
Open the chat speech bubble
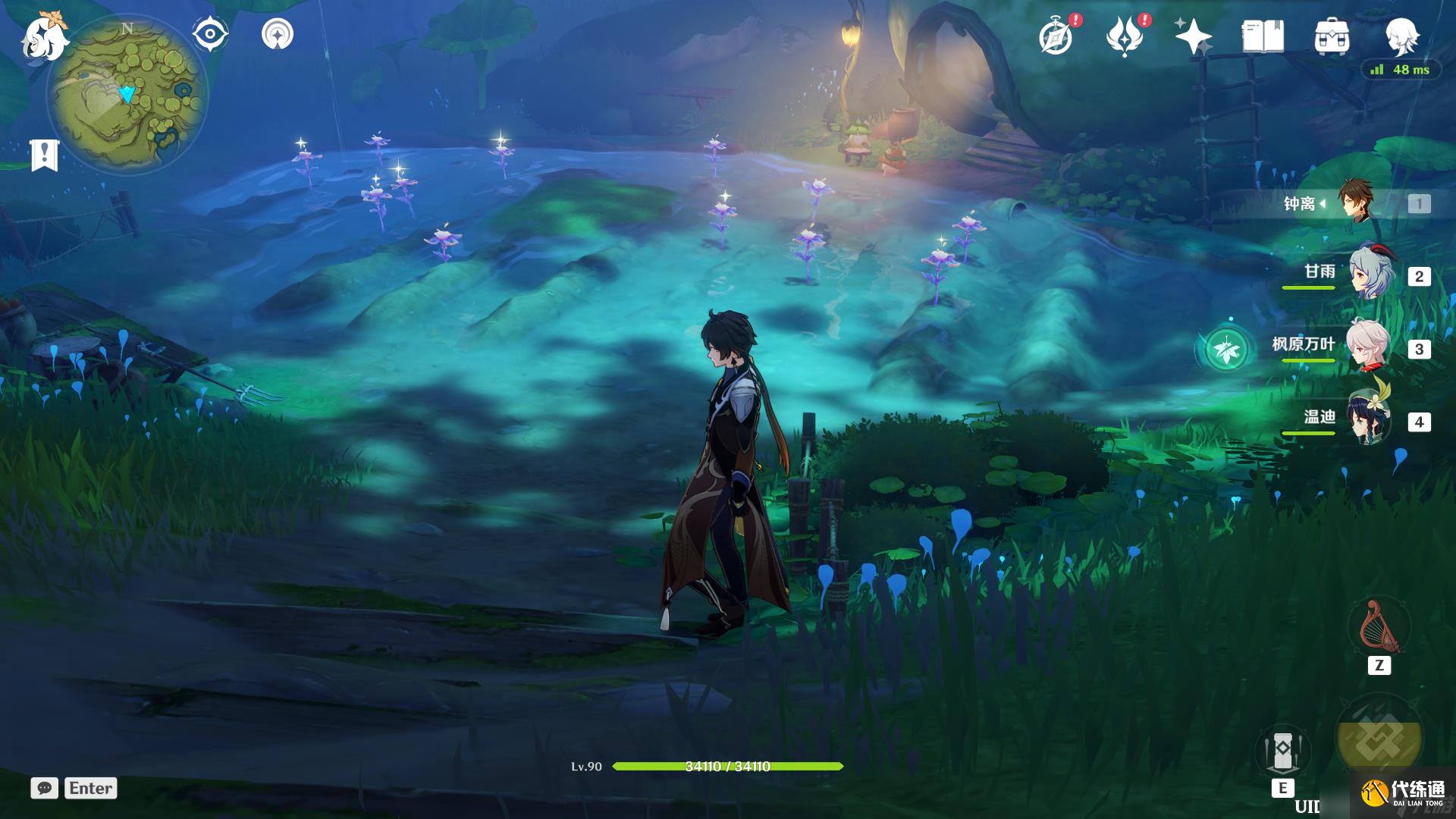[x=45, y=788]
